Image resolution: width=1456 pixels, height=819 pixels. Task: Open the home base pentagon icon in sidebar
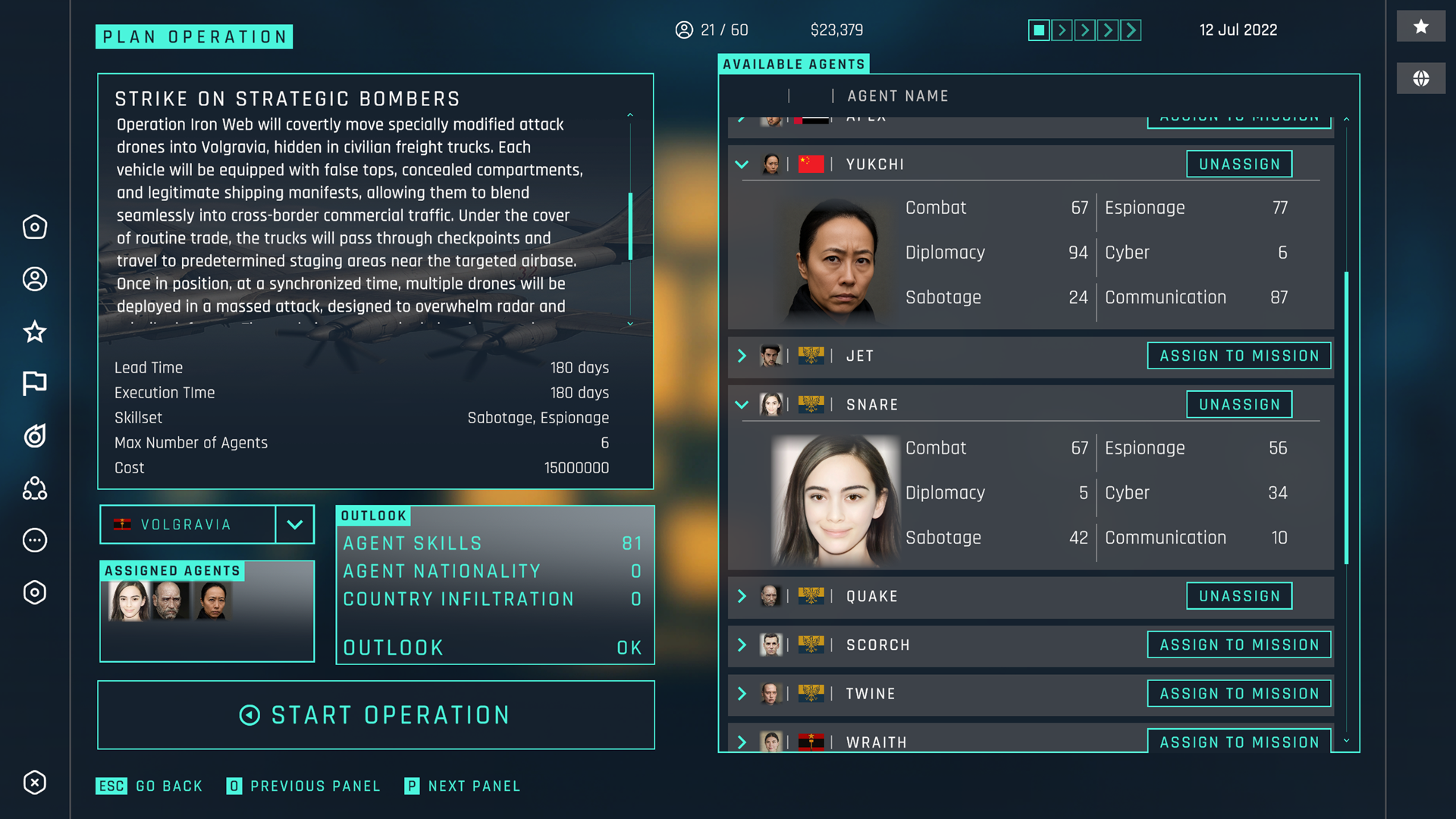pos(34,227)
